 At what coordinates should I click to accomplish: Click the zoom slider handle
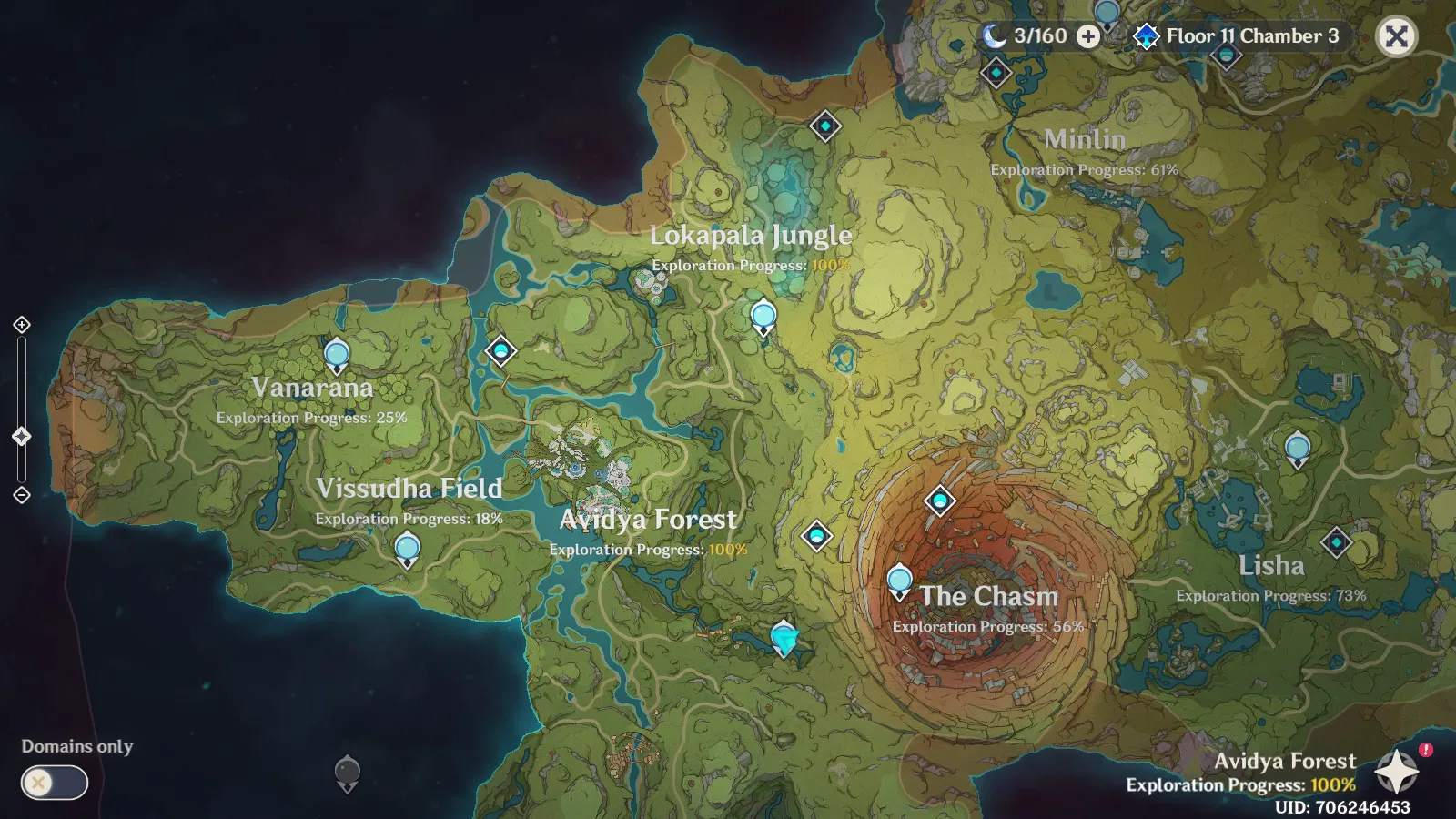pyautogui.click(x=21, y=435)
